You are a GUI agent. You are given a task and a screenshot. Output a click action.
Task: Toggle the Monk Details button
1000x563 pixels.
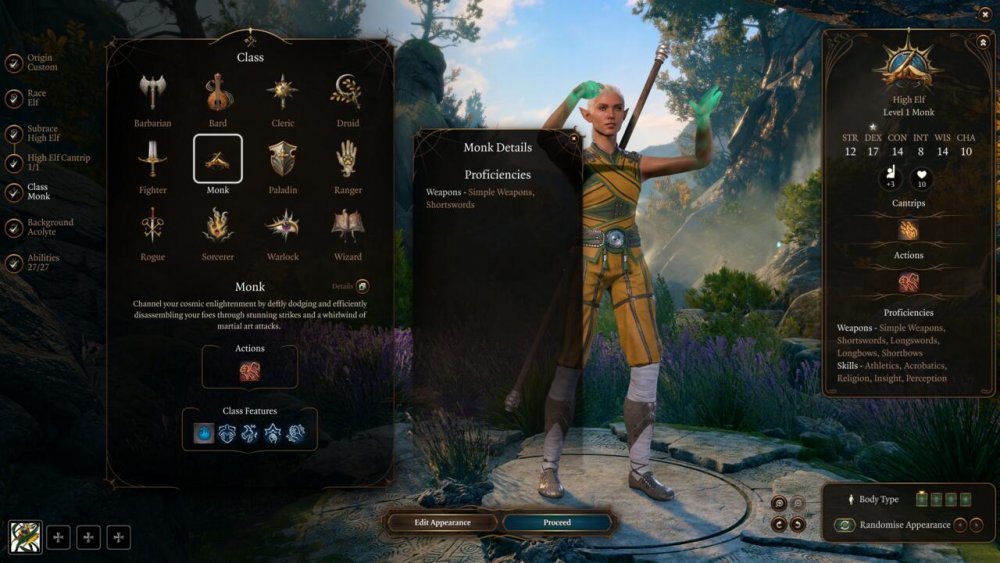pyautogui.click(x=362, y=286)
